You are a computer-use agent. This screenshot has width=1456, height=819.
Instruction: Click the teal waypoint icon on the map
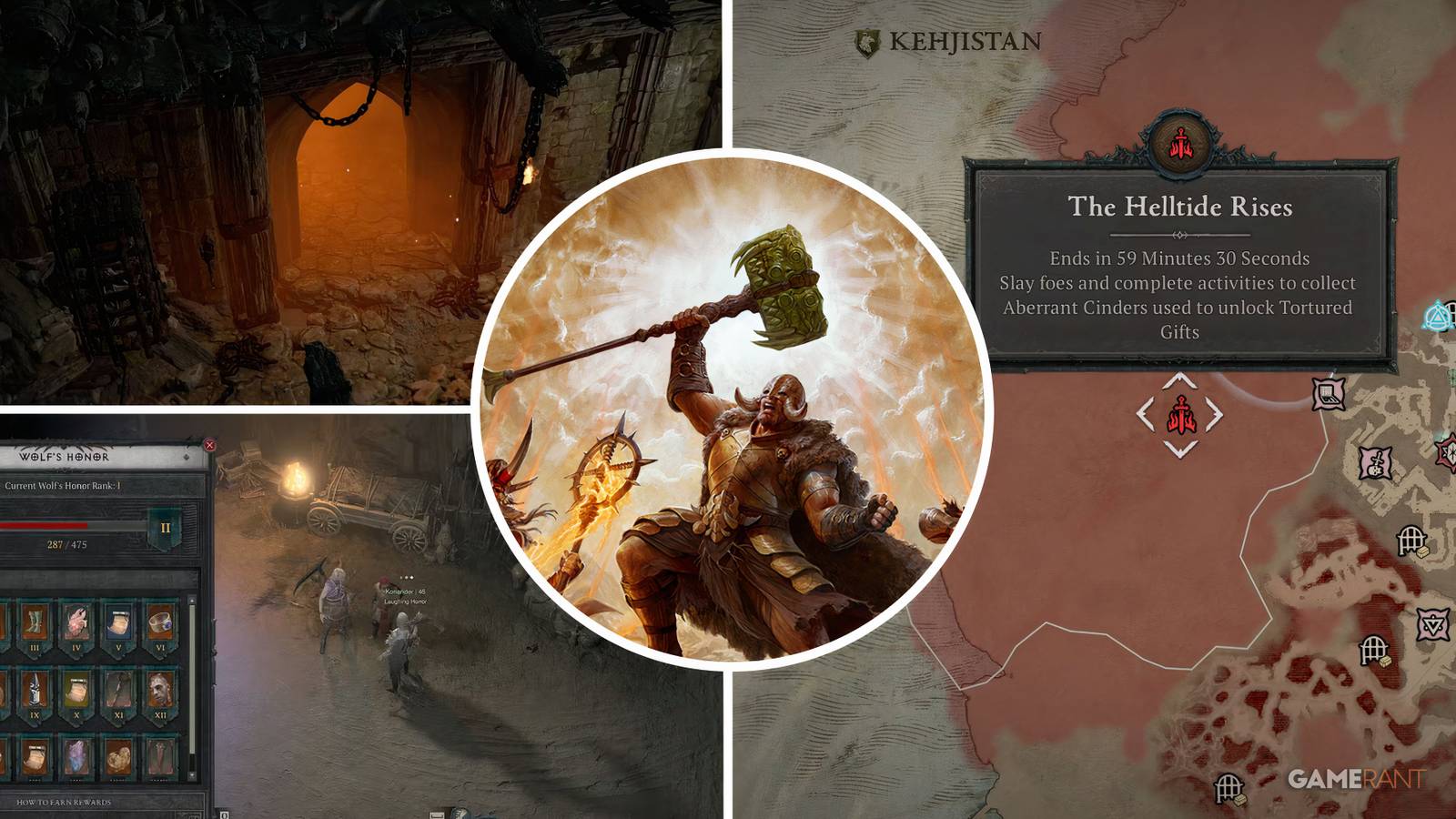tap(1437, 317)
